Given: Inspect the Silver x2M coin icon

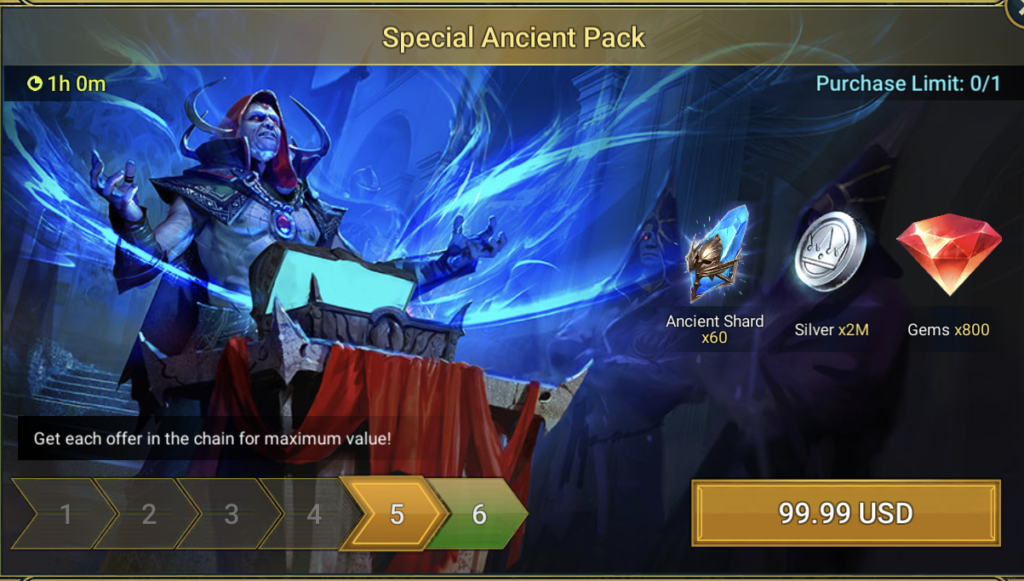Looking at the screenshot, I should pyautogui.click(x=831, y=250).
